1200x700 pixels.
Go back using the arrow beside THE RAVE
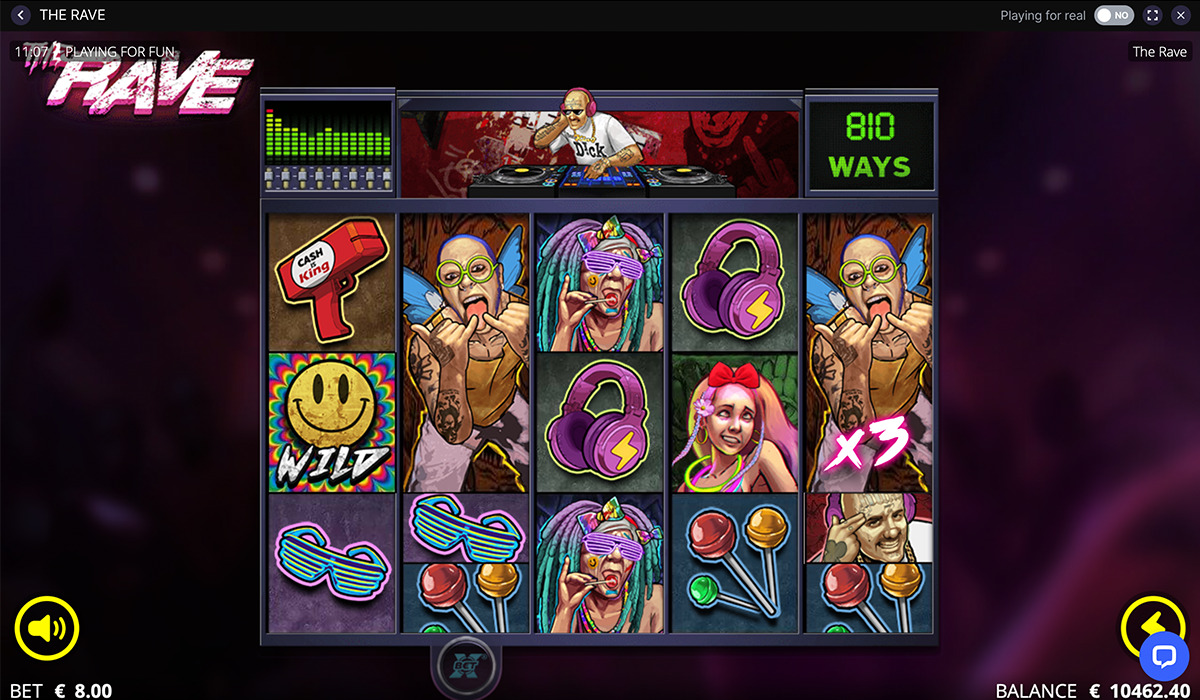click(x=21, y=15)
